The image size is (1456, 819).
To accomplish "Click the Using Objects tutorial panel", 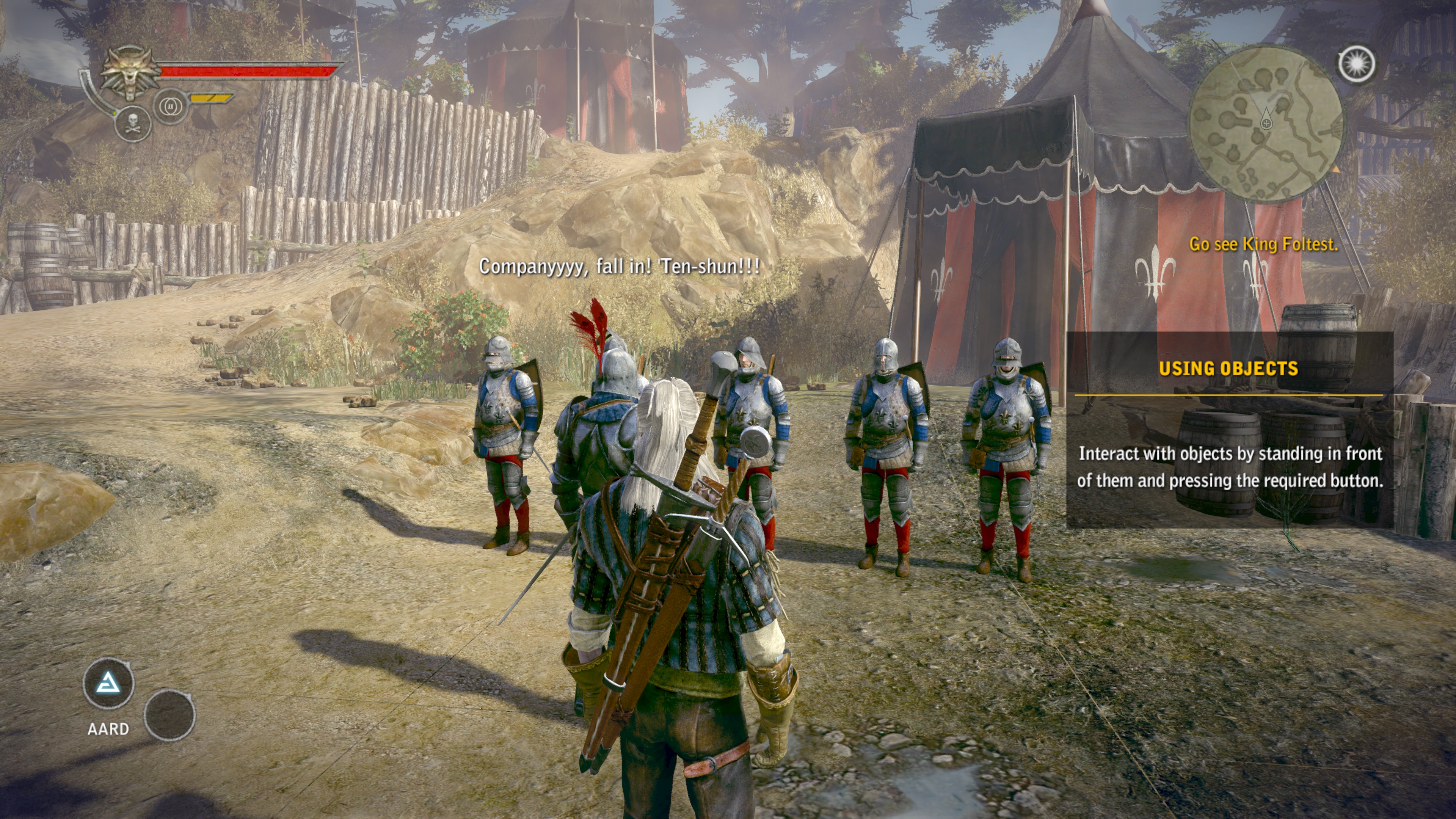I will click(1229, 430).
